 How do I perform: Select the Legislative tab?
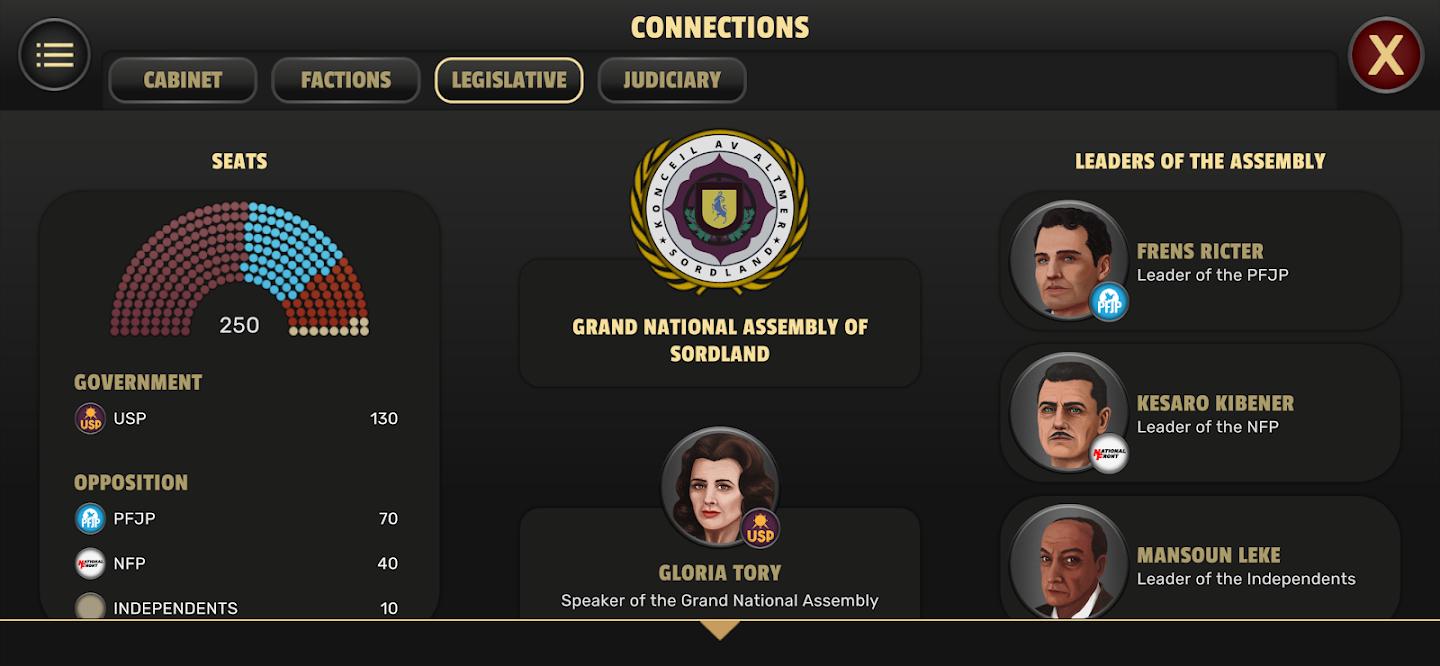point(509,80)
